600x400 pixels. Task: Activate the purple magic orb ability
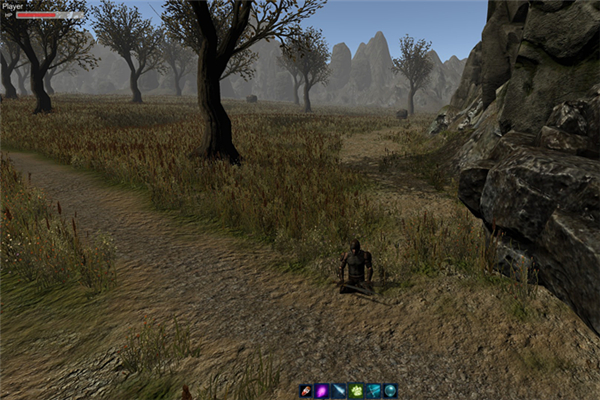point(322,391)
